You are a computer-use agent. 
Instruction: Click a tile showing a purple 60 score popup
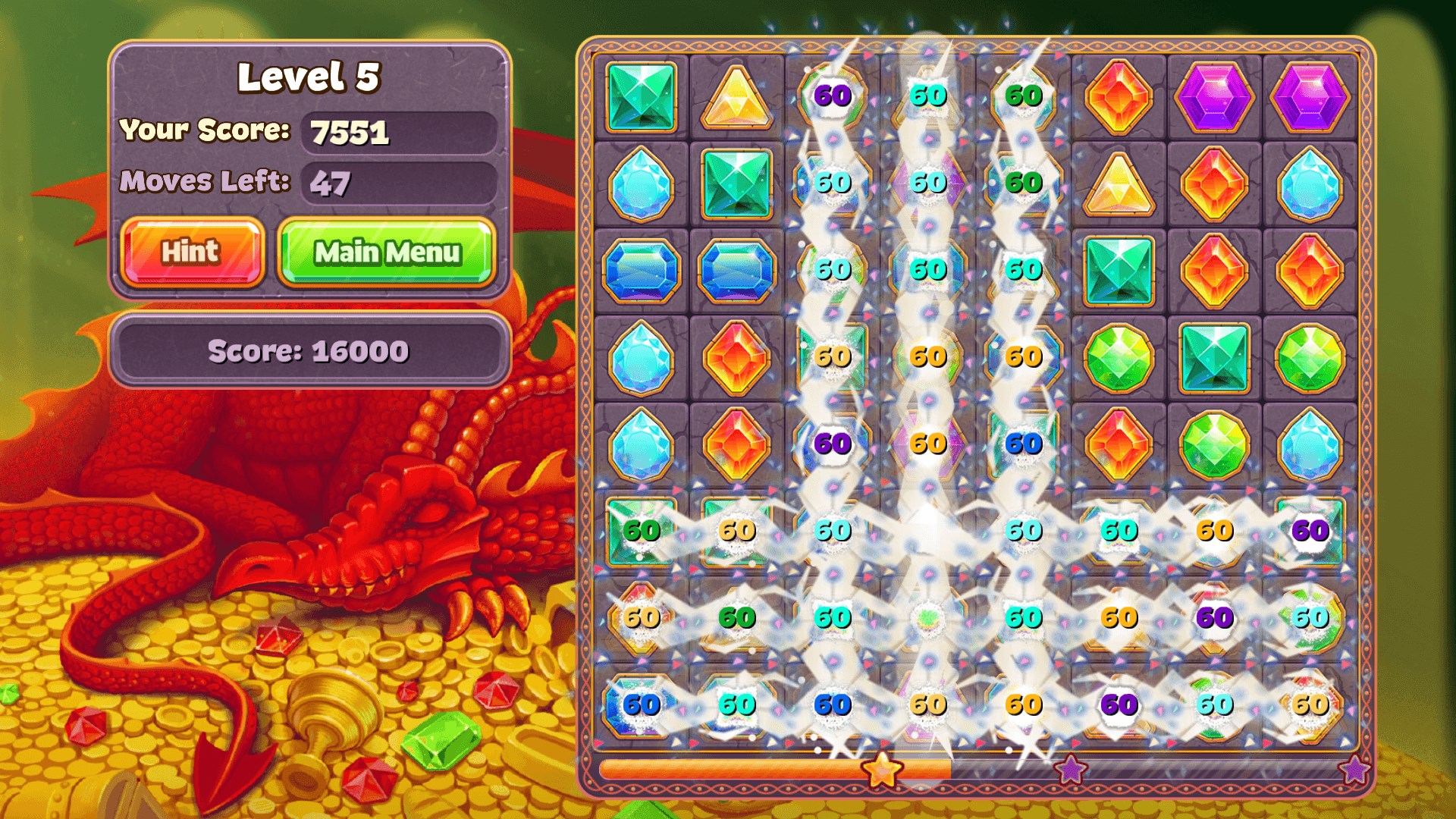830,95
